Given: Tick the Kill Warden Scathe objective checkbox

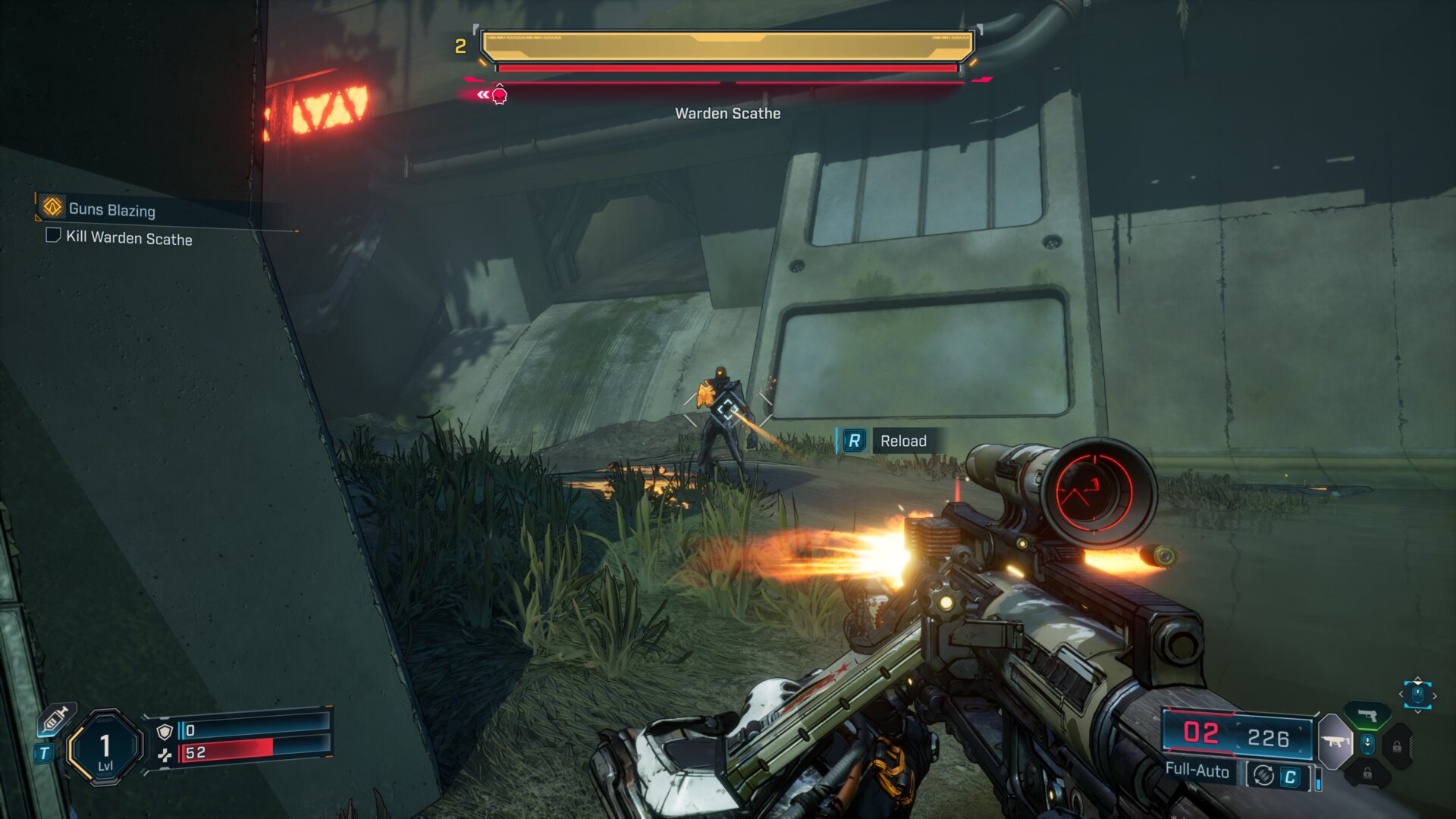Looking at the screenshot, I should coord(53,235).
